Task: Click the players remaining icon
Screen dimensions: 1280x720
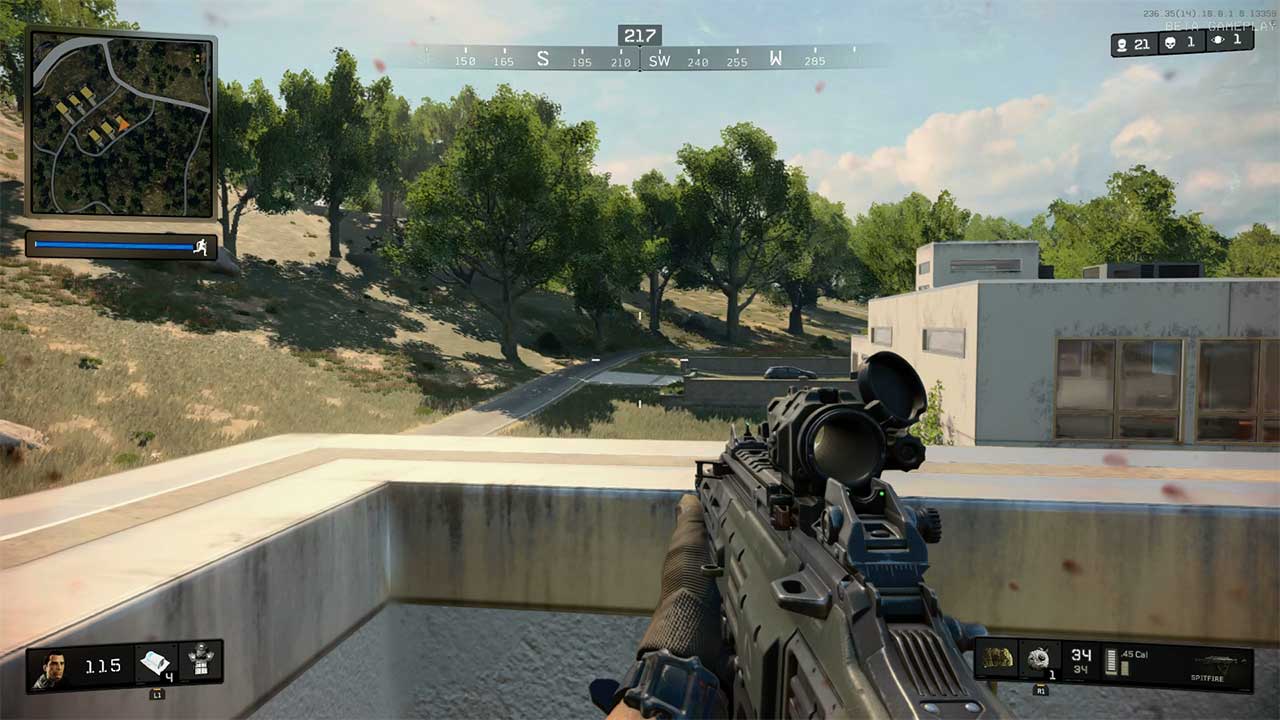Action: pos(1122,44)
